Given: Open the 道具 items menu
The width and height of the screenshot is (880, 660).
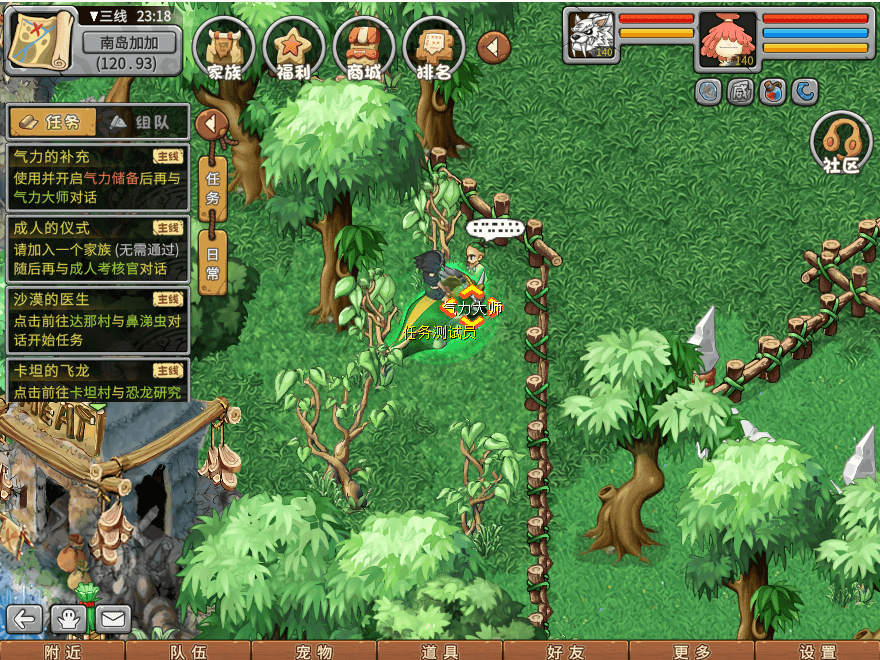Looking at the screenshot, I should [x=440, y=651].
